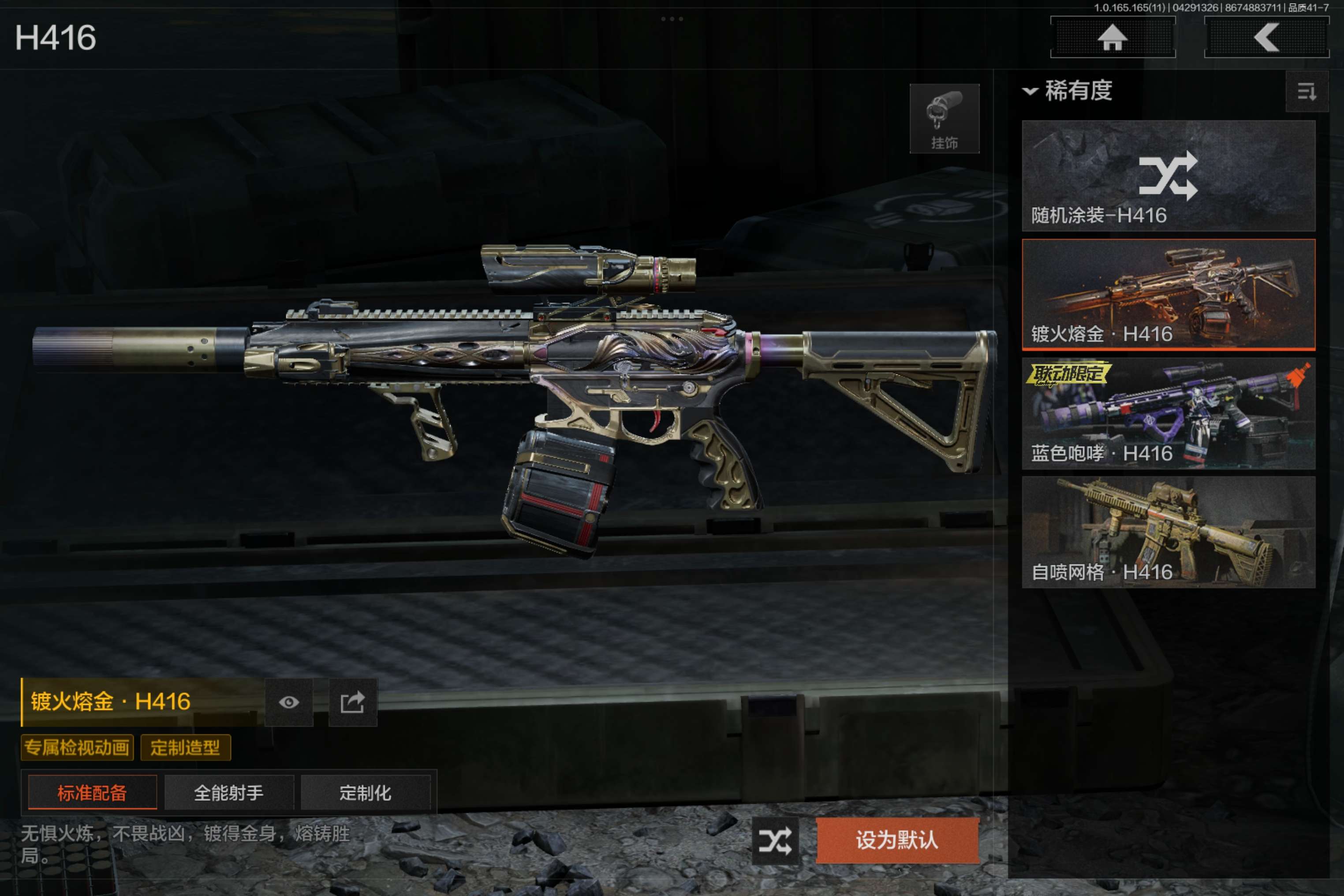Switch to the 标准配备 tab
Screen dimensions: 1344x896
[92, 792]
